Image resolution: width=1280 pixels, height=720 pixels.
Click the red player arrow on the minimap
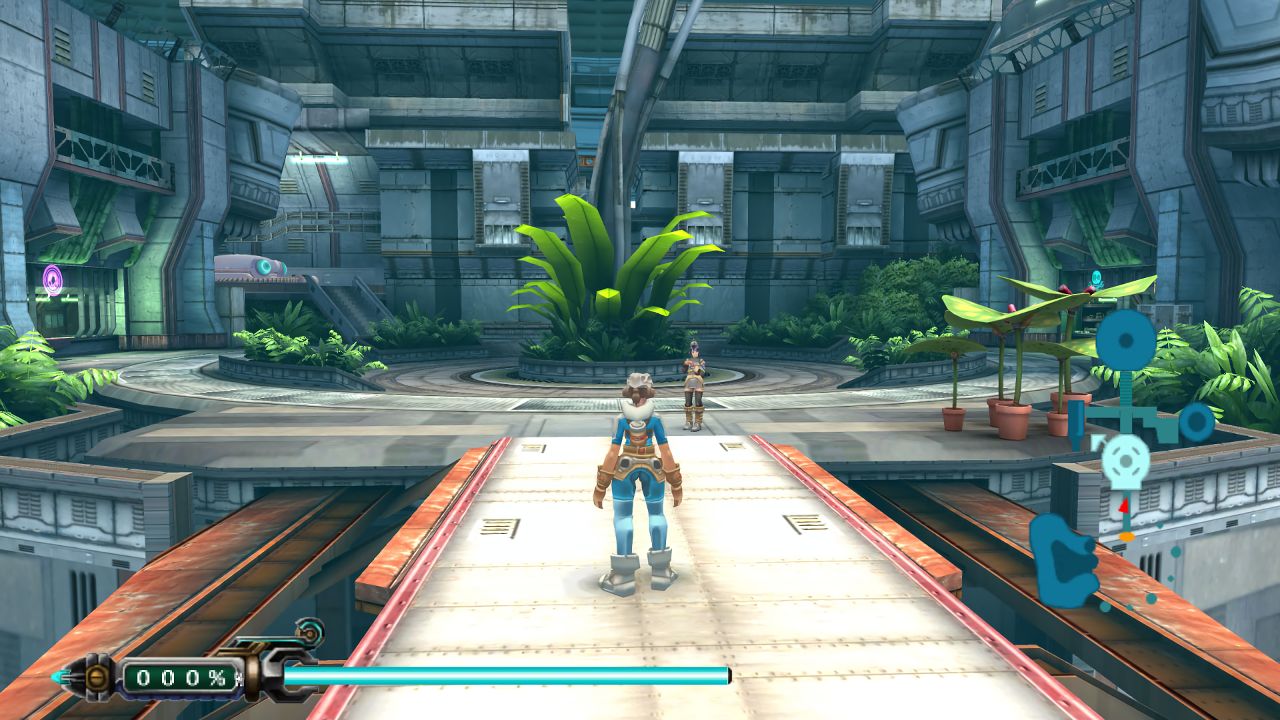[x=1124, y=505]
